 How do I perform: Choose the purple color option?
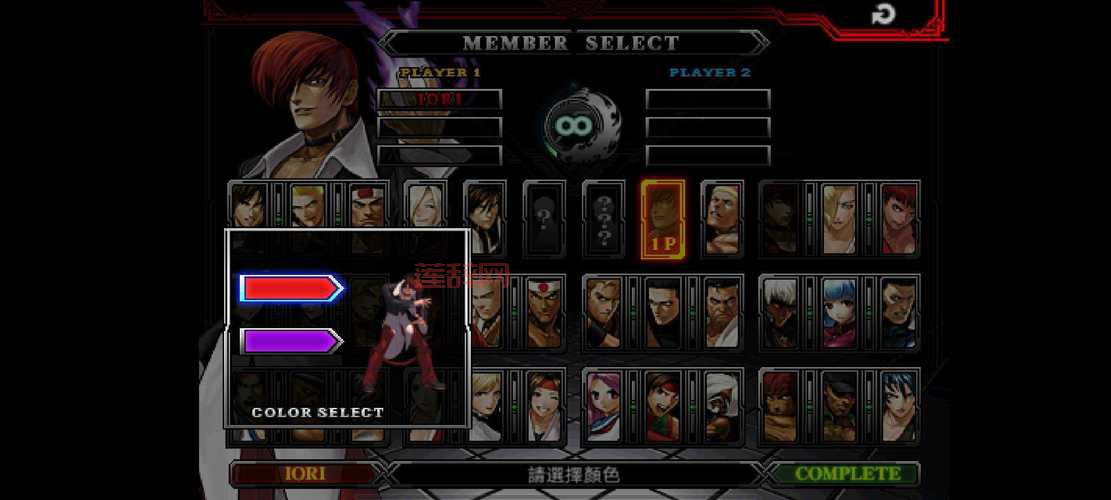[291, 342]
